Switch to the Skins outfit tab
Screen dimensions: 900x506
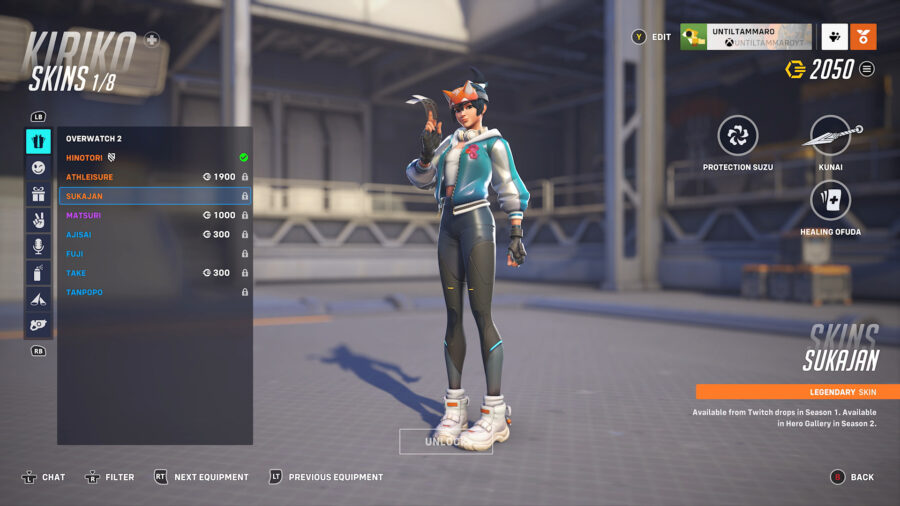tap(38, 141)
